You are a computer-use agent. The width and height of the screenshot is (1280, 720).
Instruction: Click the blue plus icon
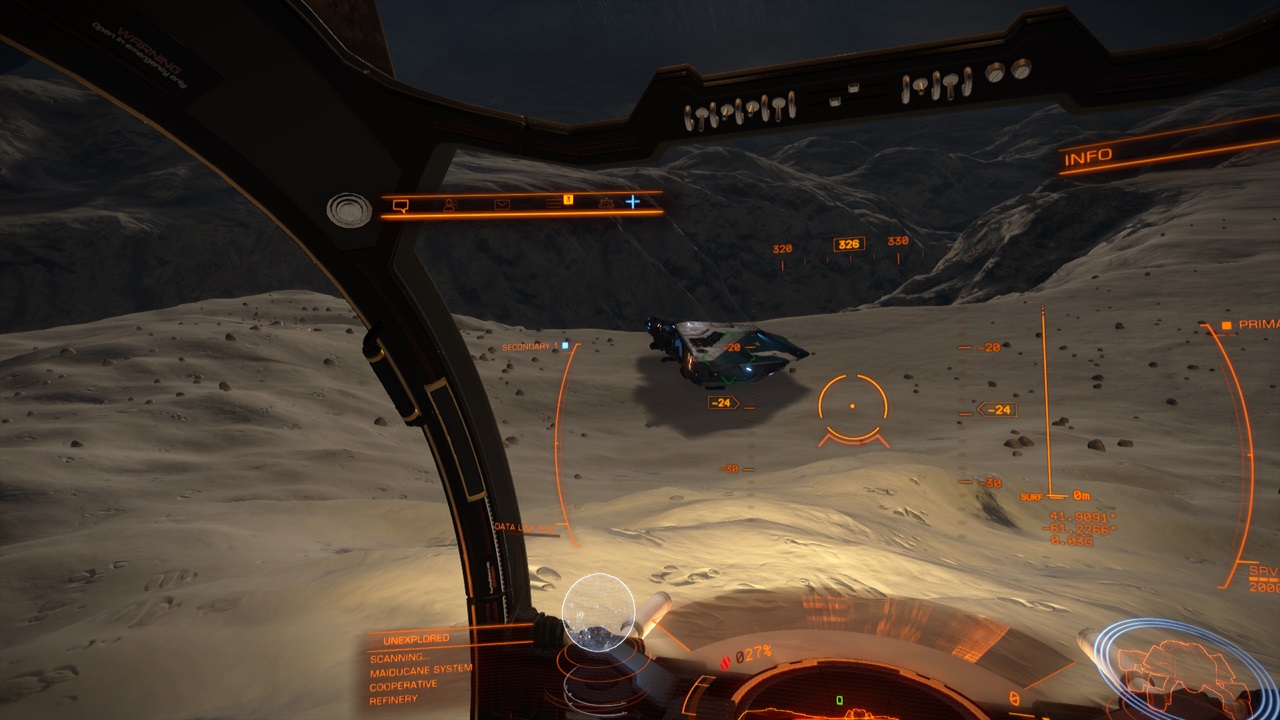coord(633,201)
